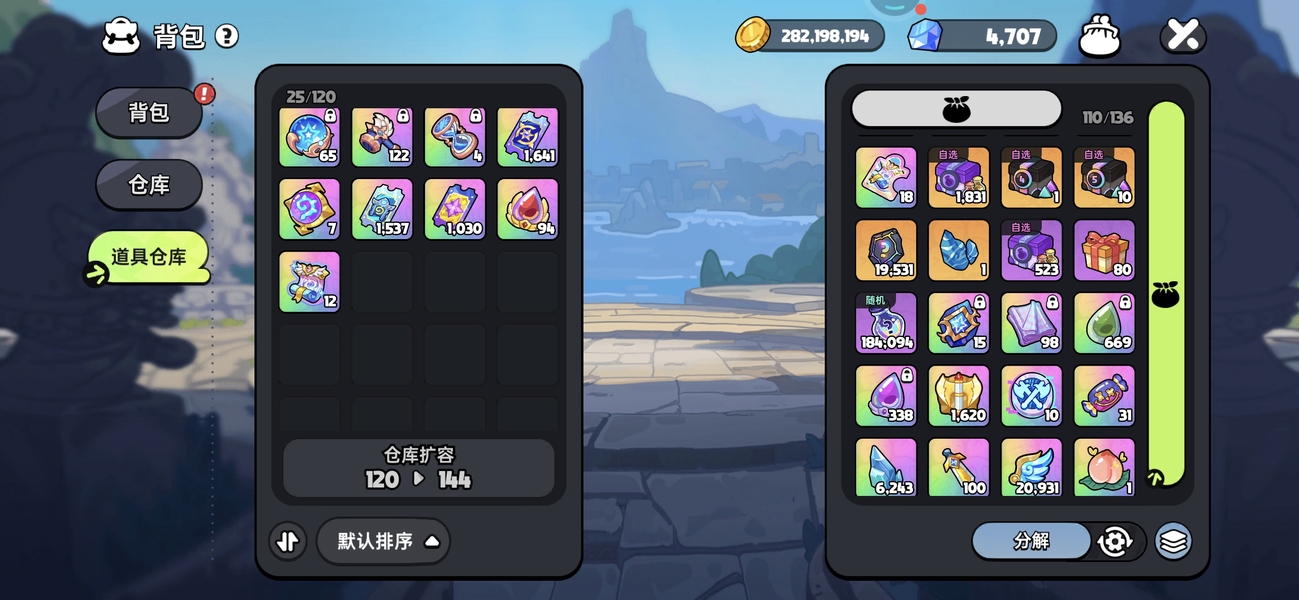This screenshot has width=1299, height=600.
Task: Select the hourglass item with count 4
Action: [x=454, y=137]
